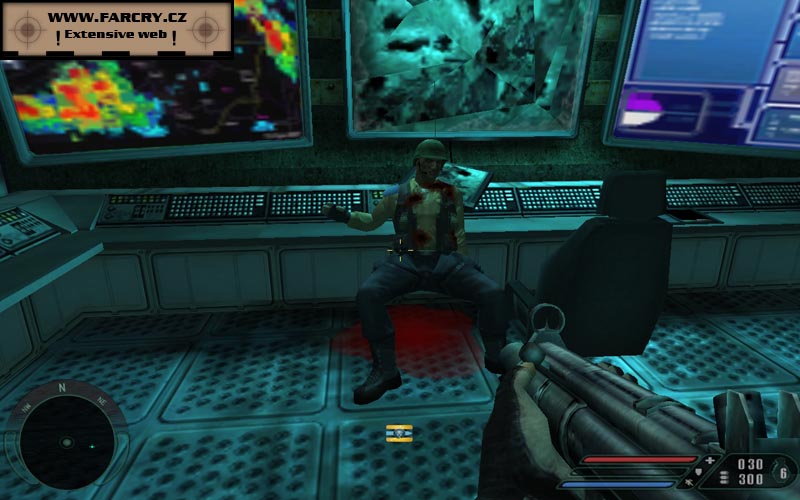Viewport: 800px width, 500px height.
Task: Click the armor shield icon
Action: pos(698,471)
